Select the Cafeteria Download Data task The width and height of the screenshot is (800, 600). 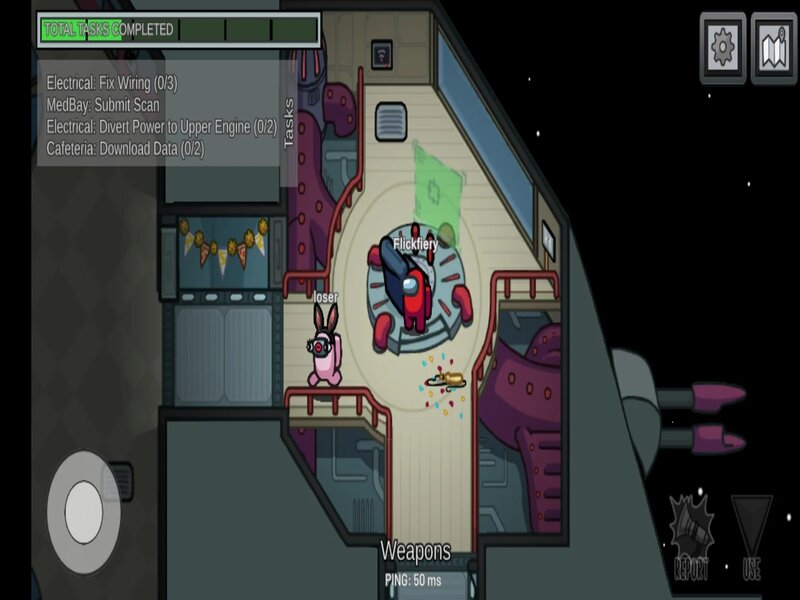coord(126,148)
